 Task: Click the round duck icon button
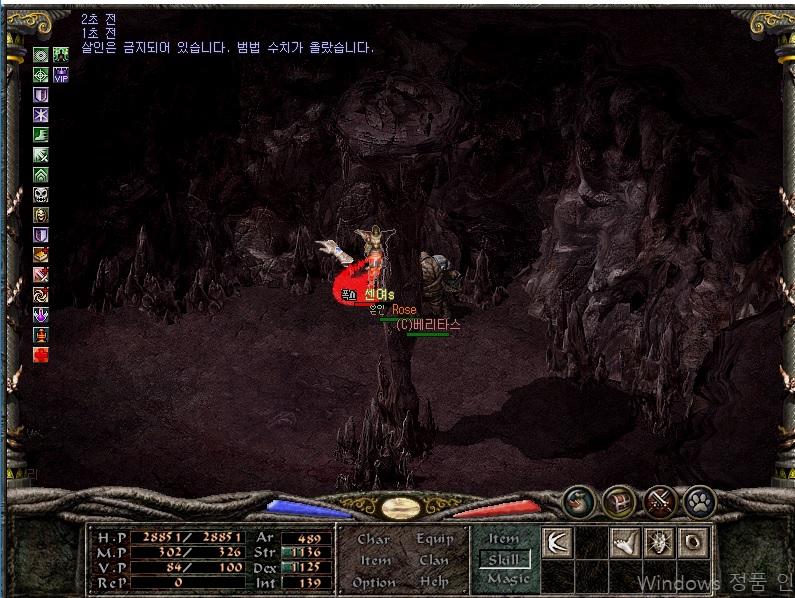(581, 500)
